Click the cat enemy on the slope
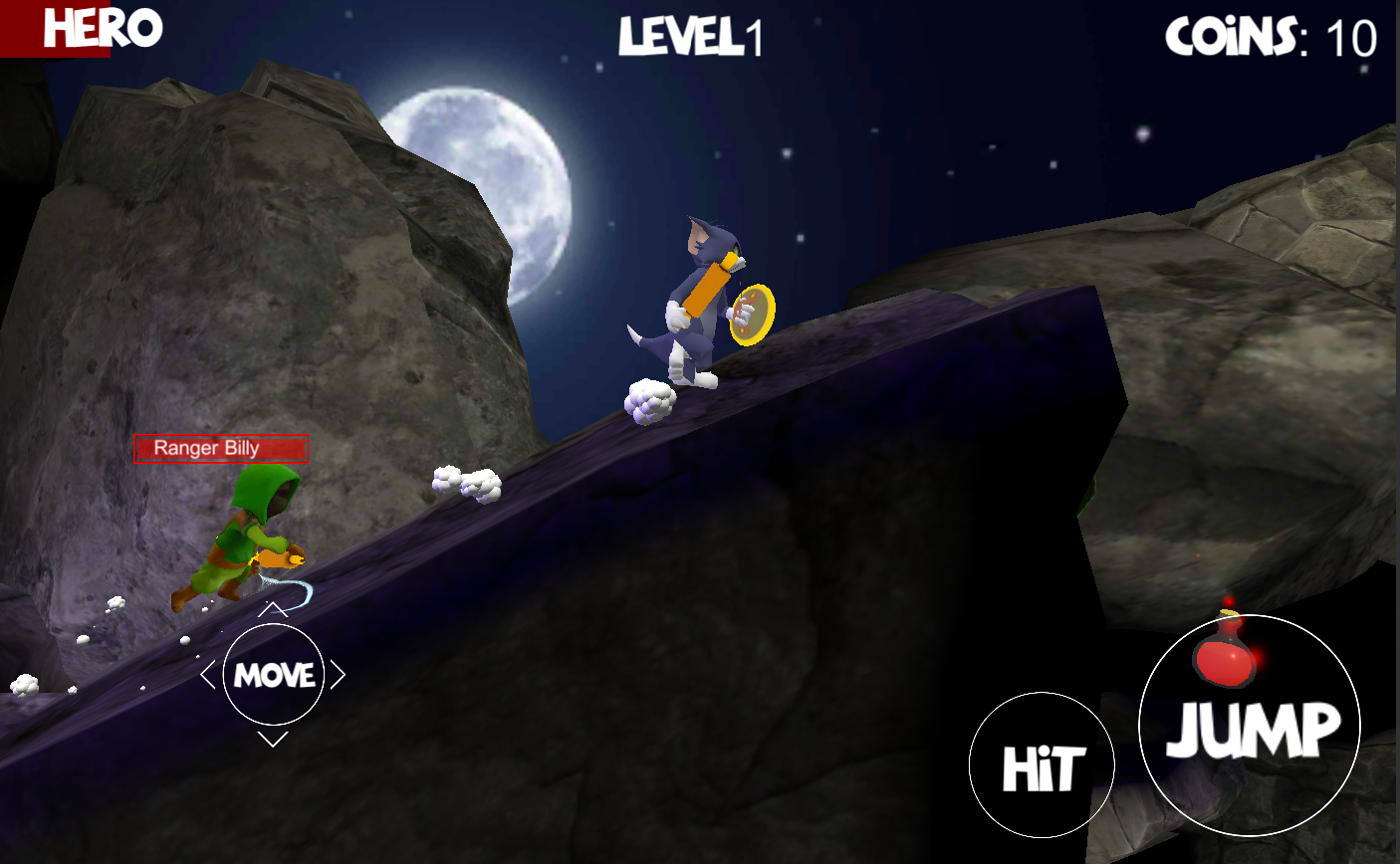Image resolution: width=1400 pixels, height=864 pixels. tap(697, 299)
